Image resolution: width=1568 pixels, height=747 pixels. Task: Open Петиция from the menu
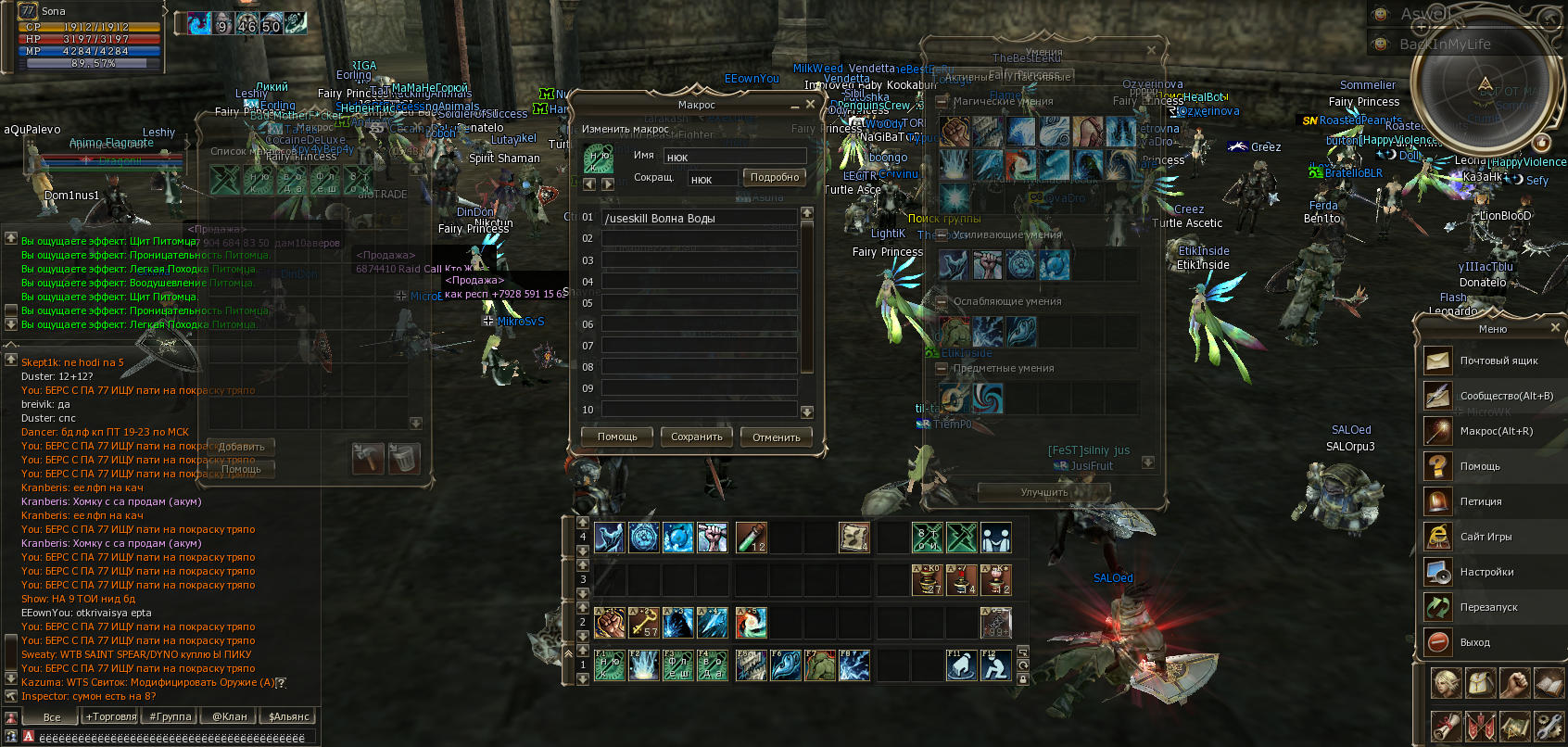[1480, 501]
